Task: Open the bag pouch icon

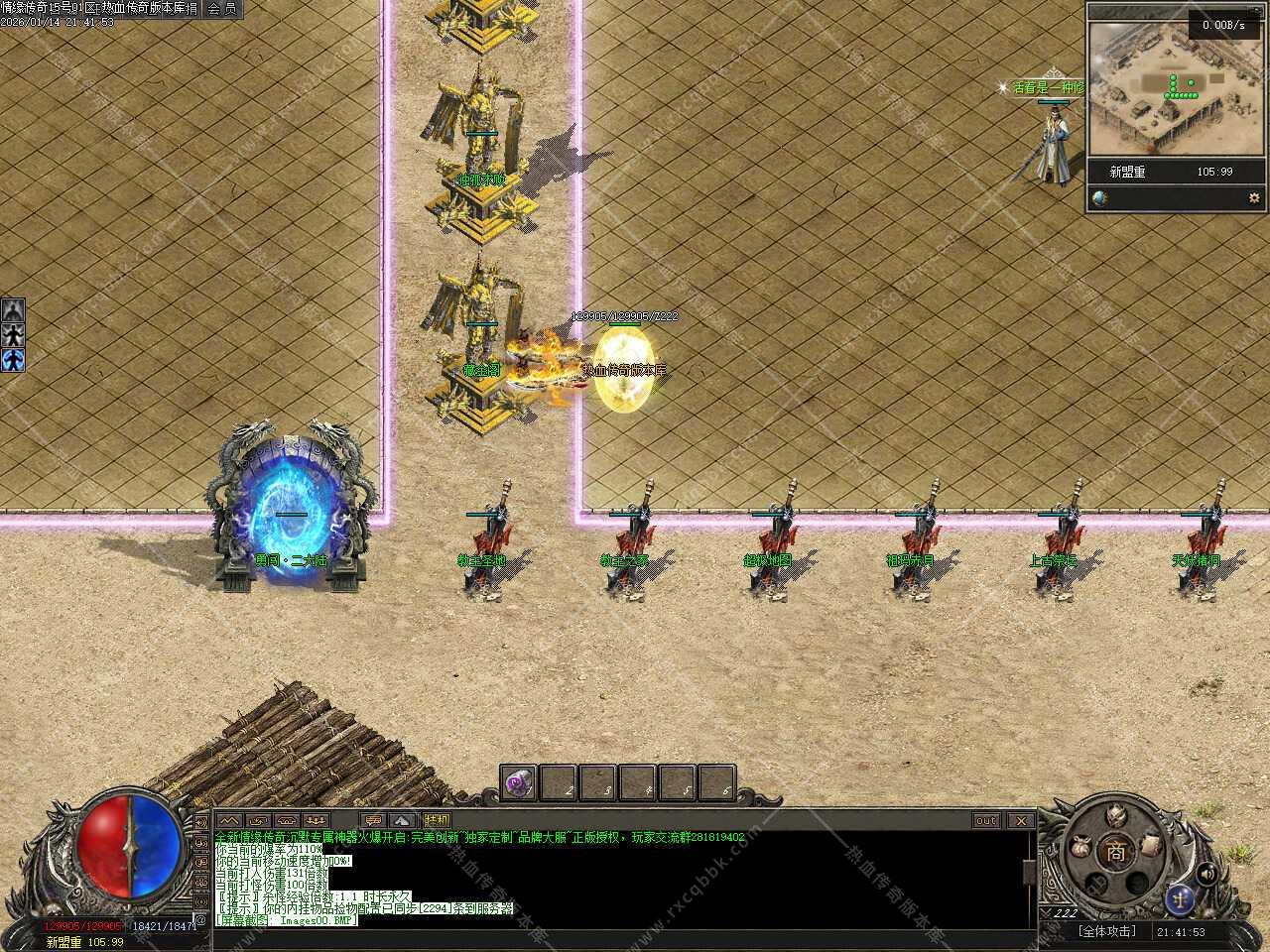Action: coord(1080,849)
